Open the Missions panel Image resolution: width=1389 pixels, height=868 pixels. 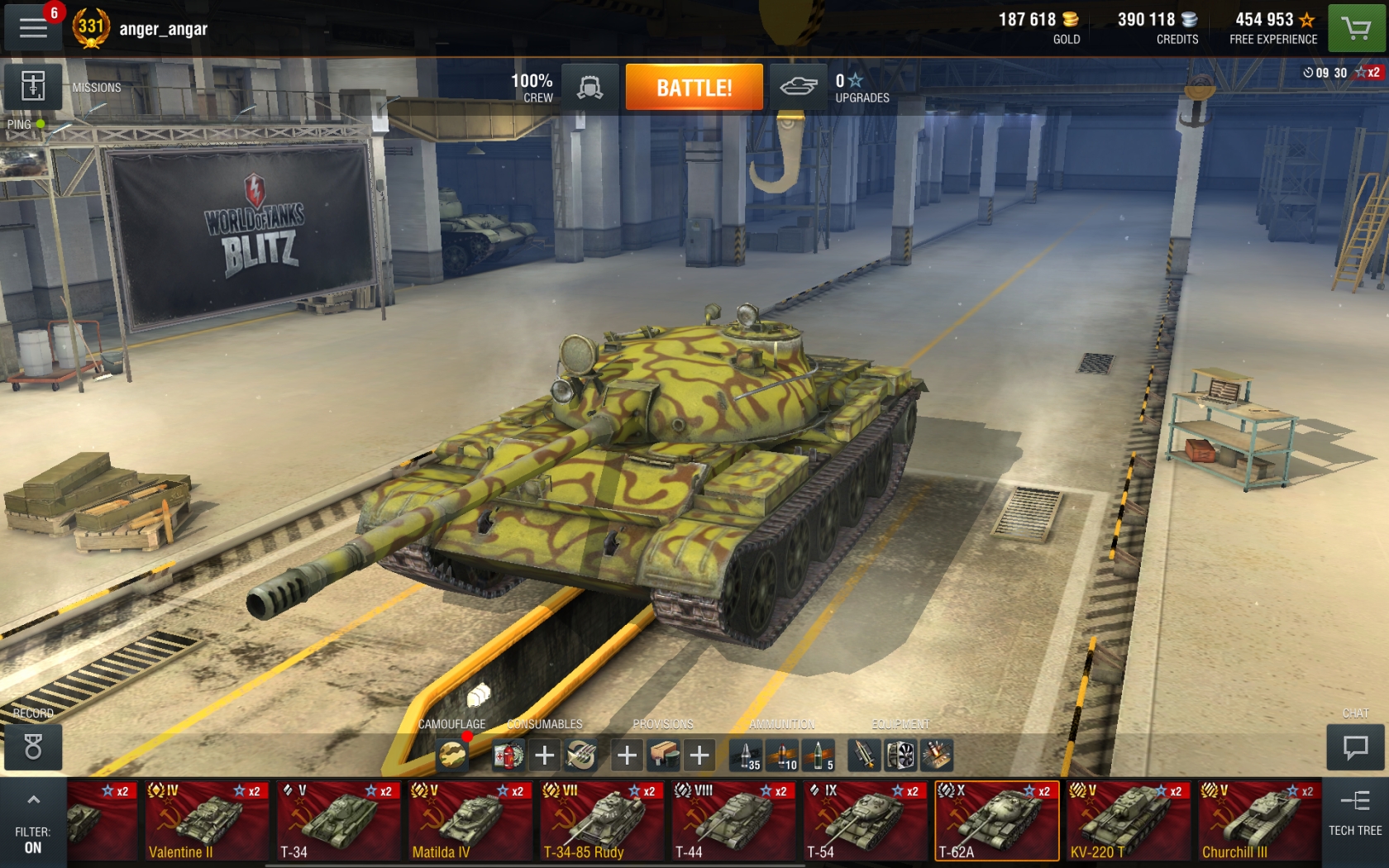pos(34,87)
